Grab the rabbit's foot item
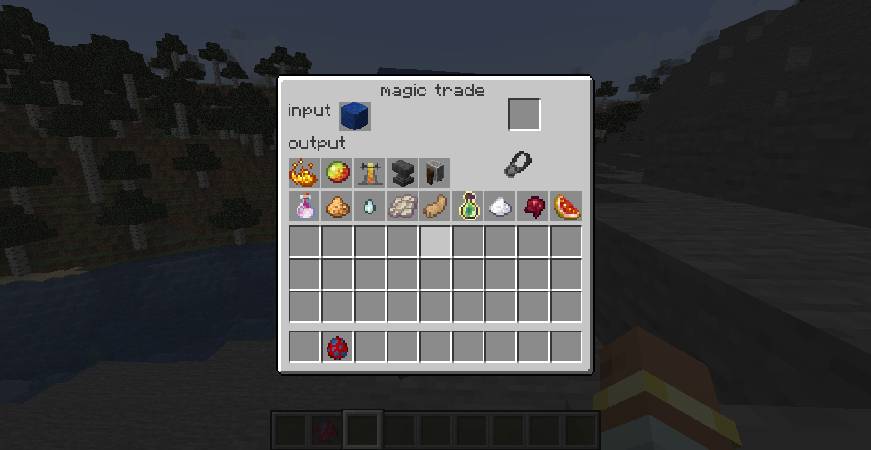This screenshot has width=871, height=450. pyautogui.click(x=435, y=207)
